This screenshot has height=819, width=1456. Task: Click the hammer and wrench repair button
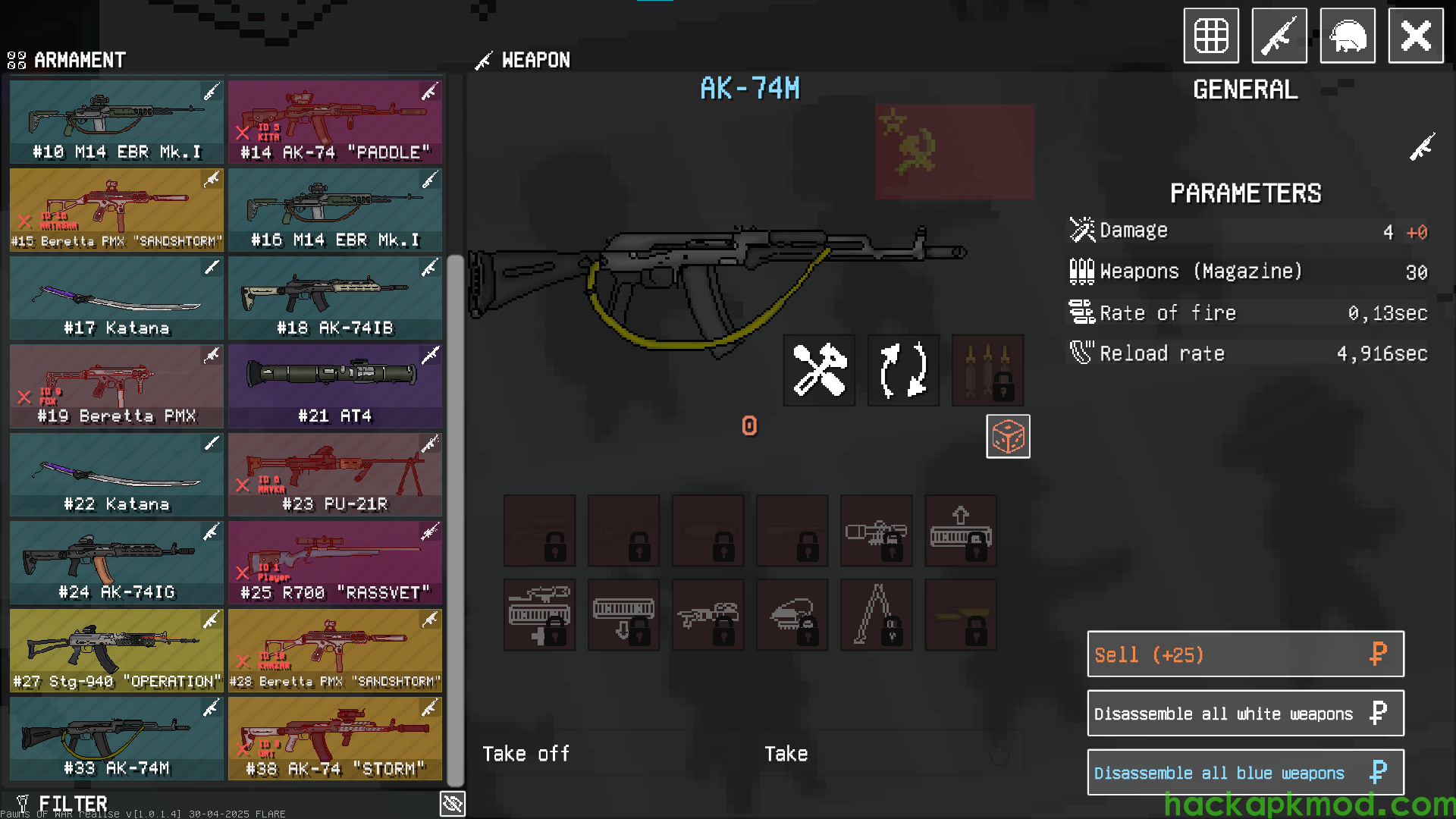coord(819,370)
